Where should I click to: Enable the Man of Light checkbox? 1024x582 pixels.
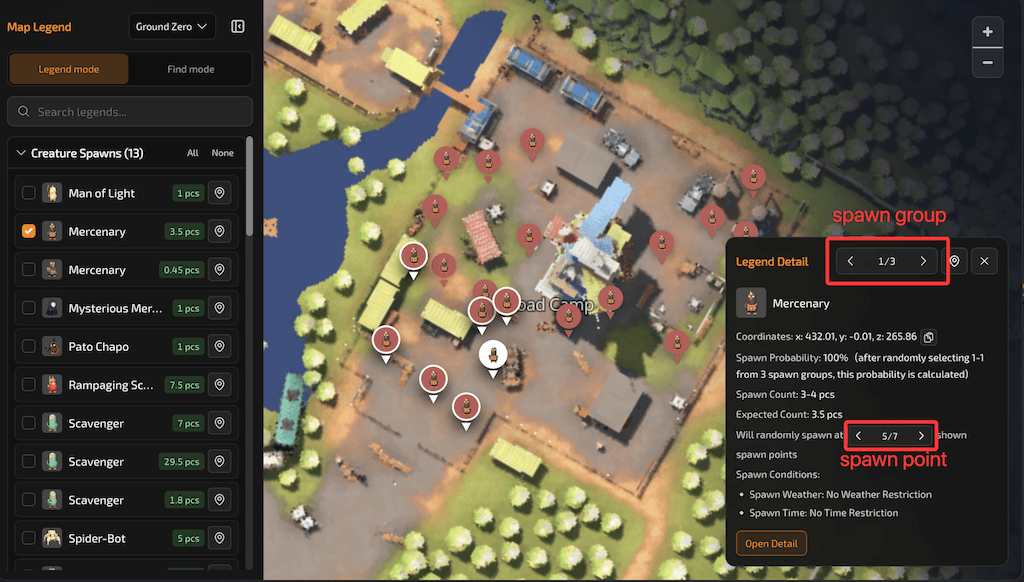29,193
